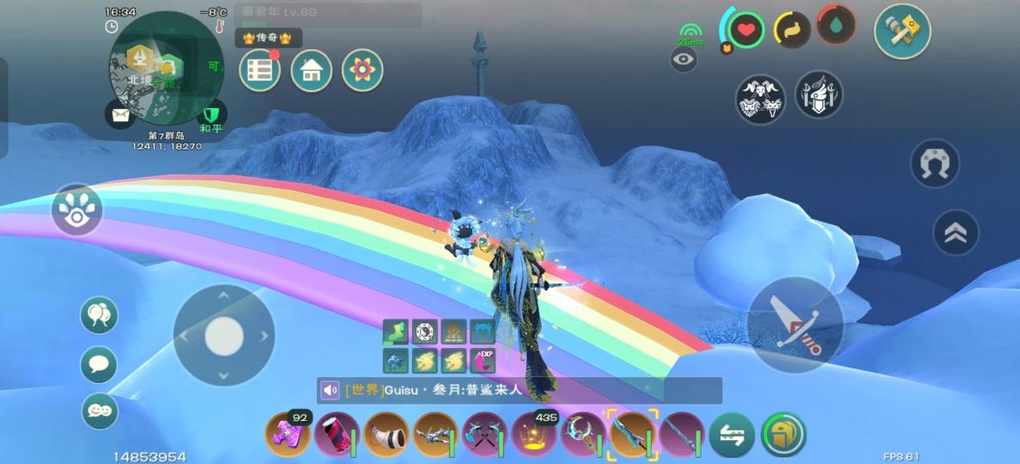1020x464 pixels.
Task: Open the three beast heads menu
Action: pyautogui.click(x=760, y=98)
